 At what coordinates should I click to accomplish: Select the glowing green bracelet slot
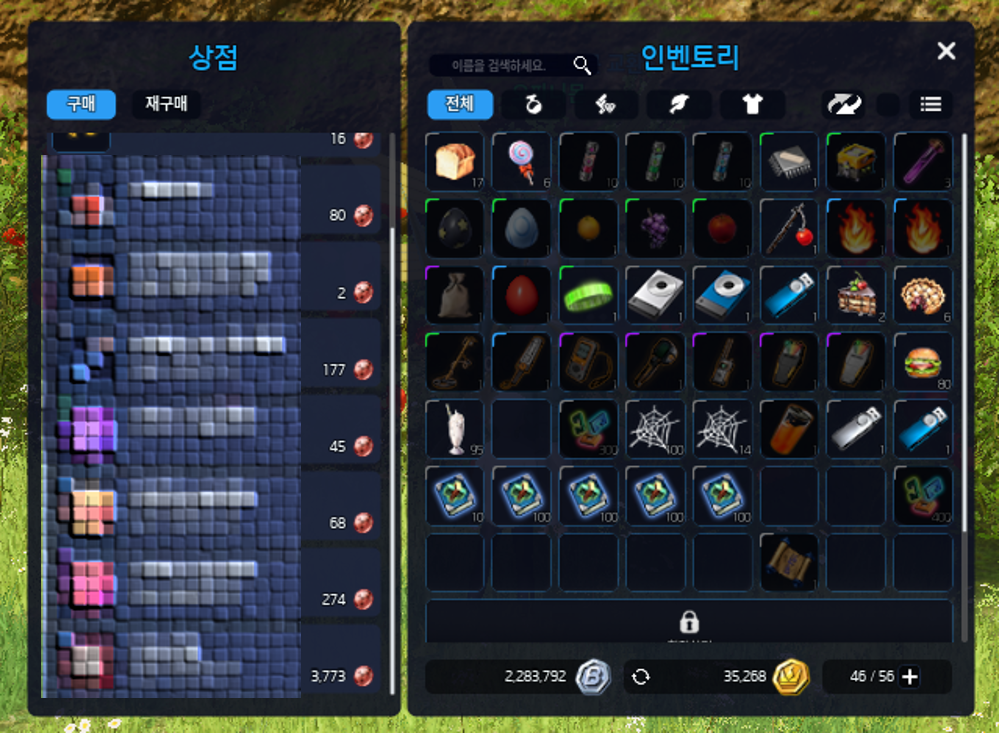tap(588, 295)
